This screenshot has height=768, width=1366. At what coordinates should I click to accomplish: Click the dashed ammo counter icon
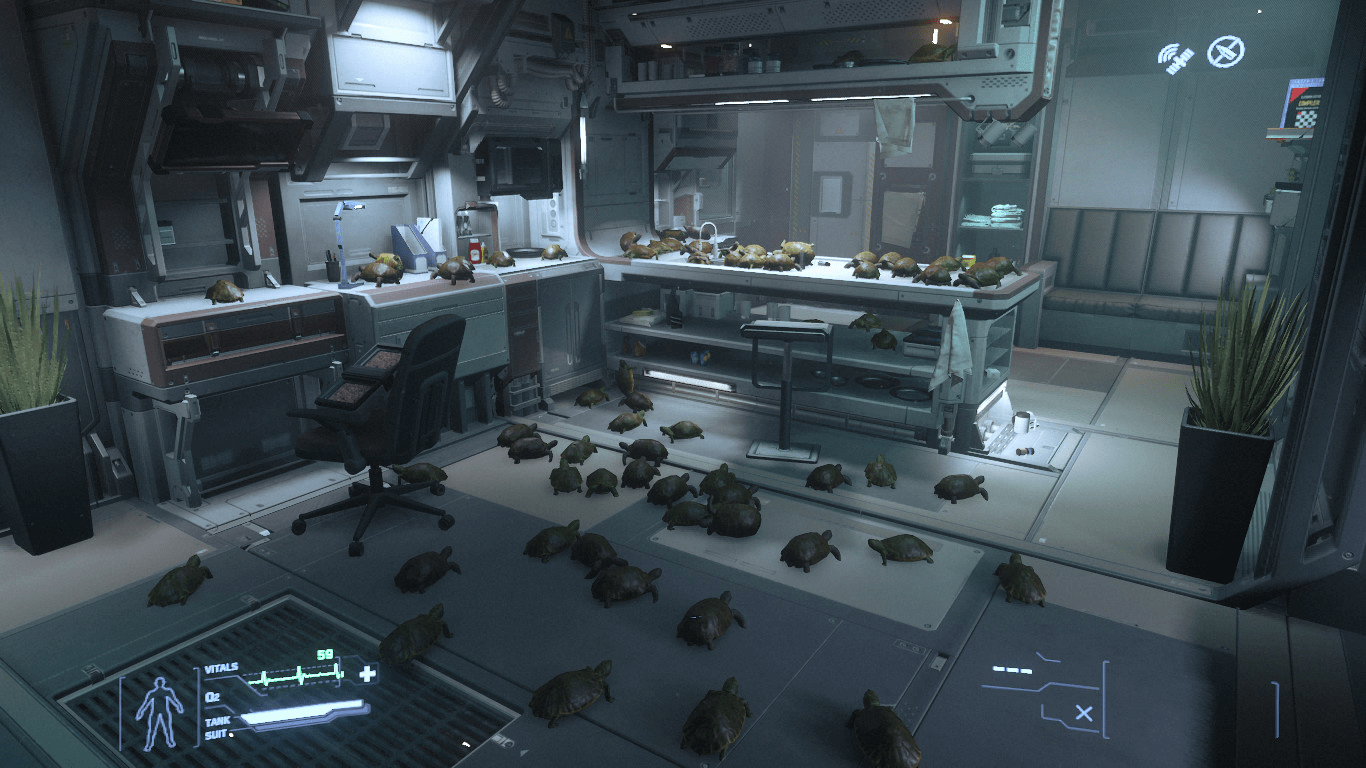pos(1012,670)
